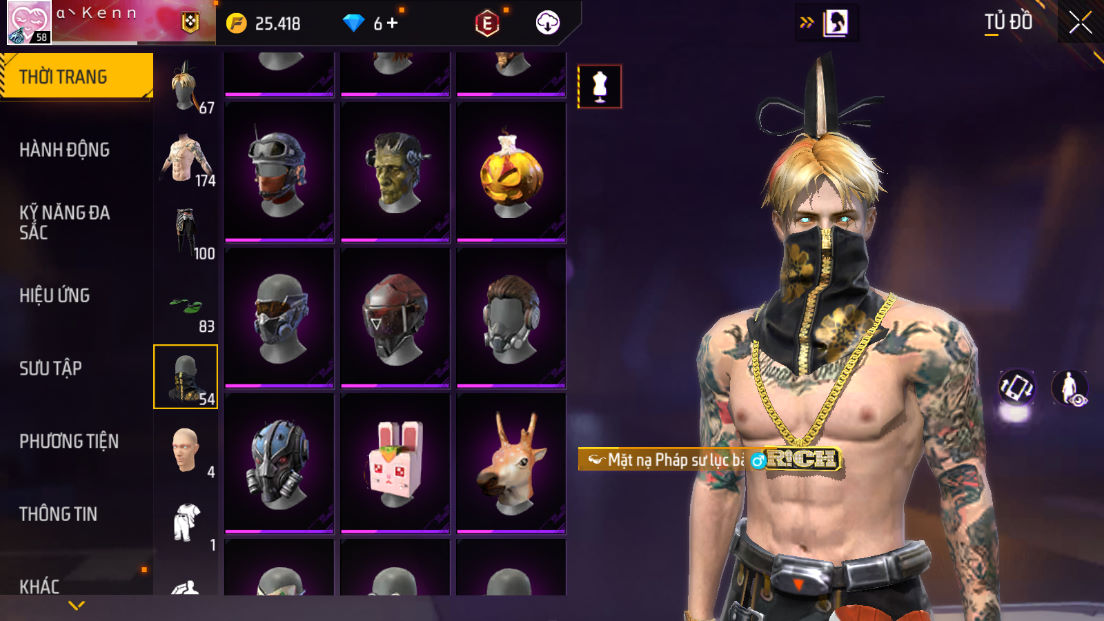This screenshot has height=621, width=1104.
Task: Open the green shoes subcategory
Action: pyautogui.click(x=185, y=305)
